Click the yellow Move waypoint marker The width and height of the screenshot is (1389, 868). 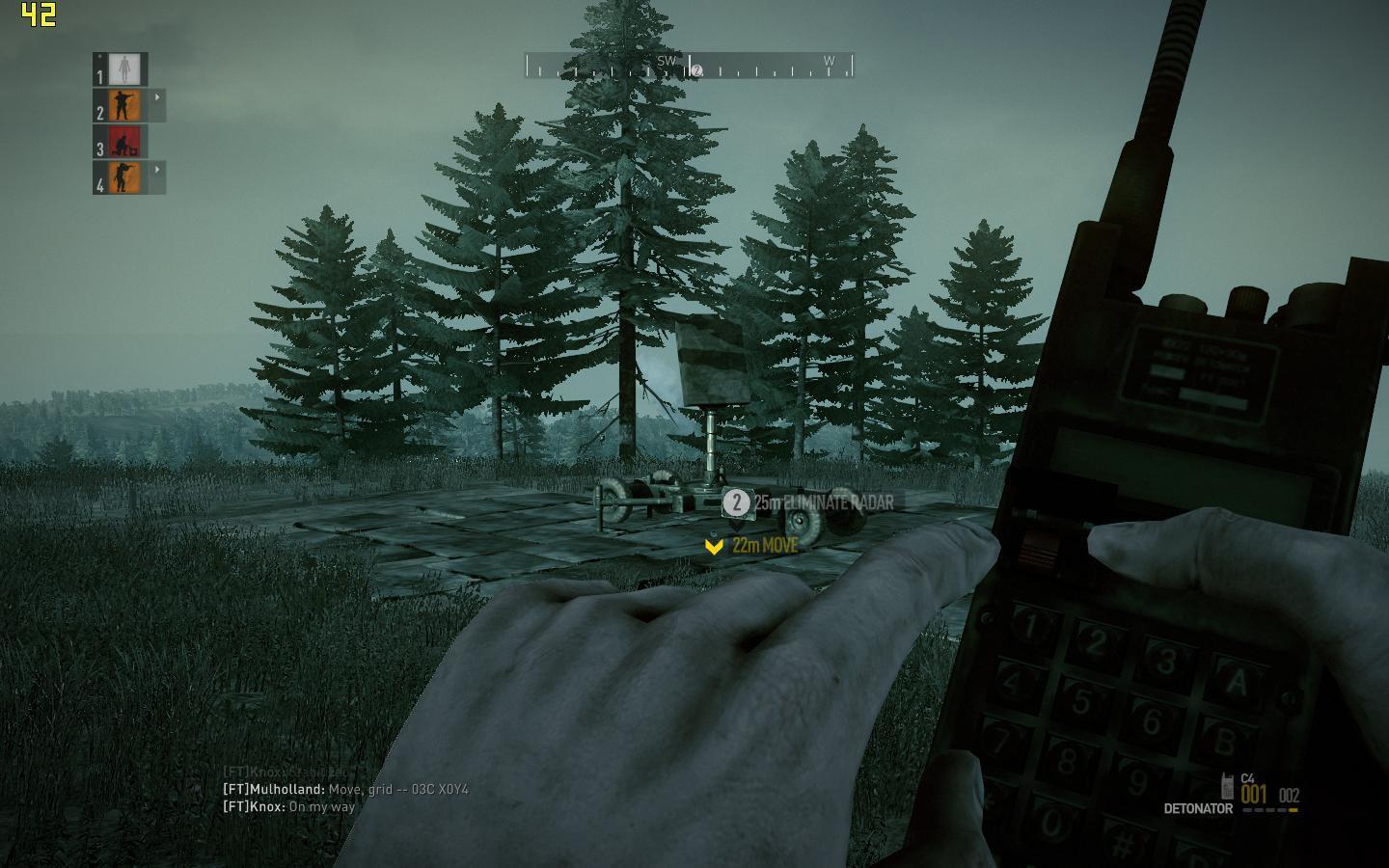(x=714, y=546)
